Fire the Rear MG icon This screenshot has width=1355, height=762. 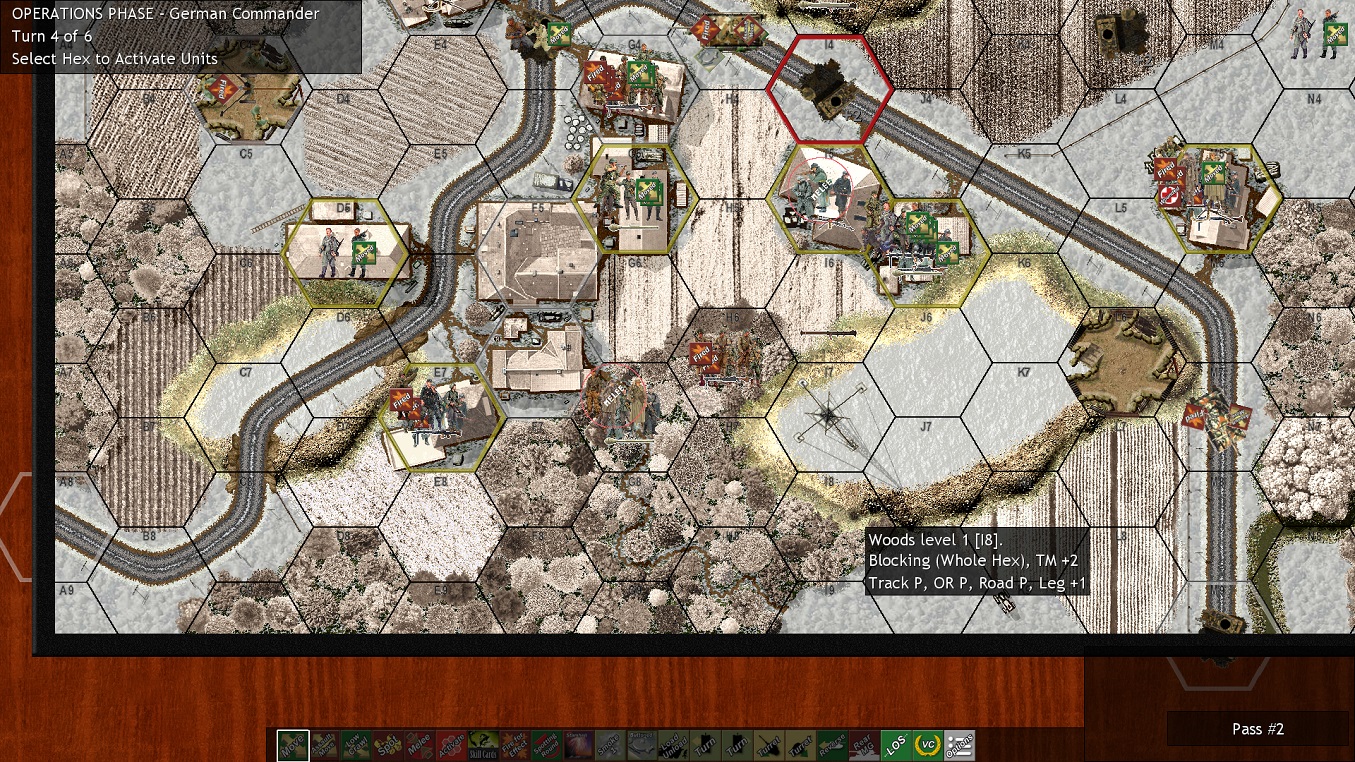tap(864, 745)
